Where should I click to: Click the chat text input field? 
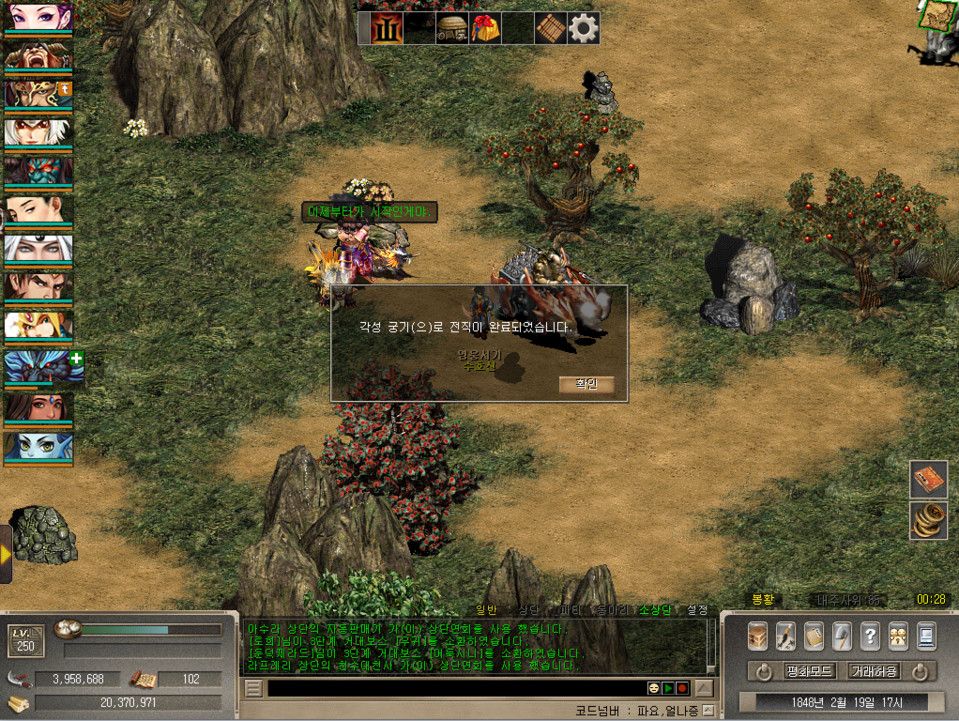pyautogui.click(x=450, y=688)
